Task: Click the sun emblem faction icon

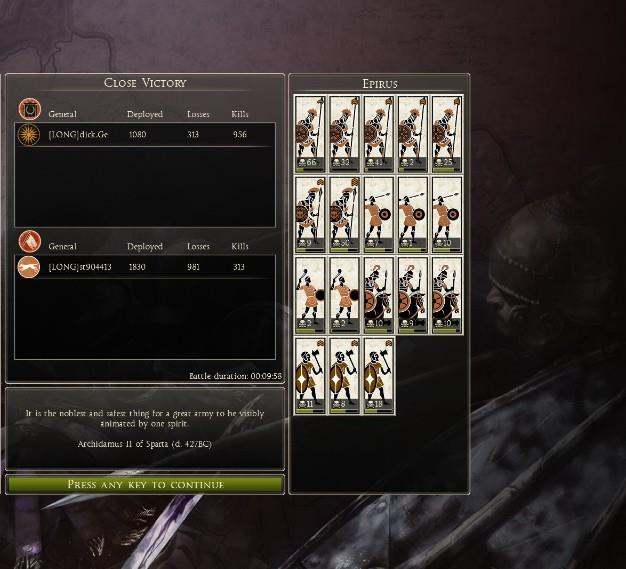Action: 30,134
